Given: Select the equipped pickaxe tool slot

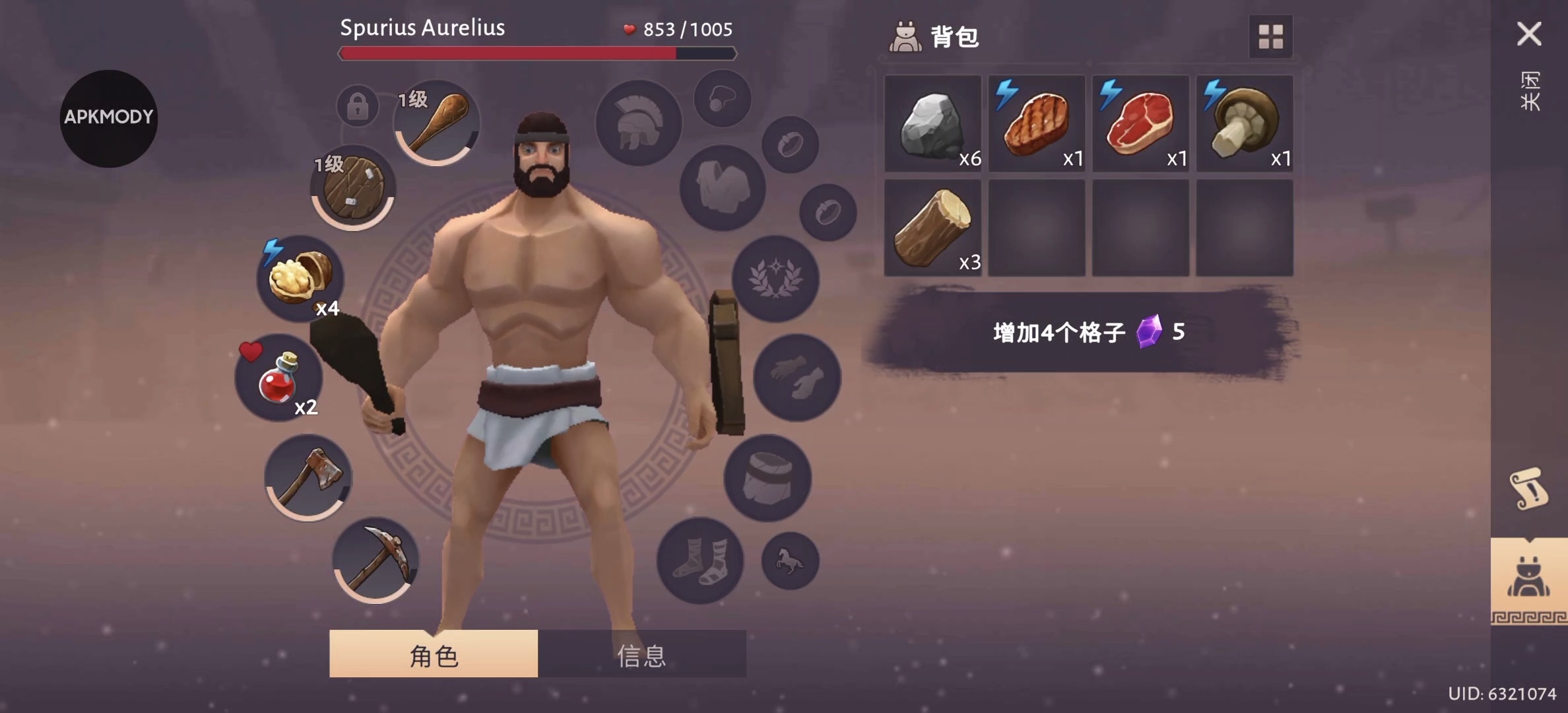Looking at the screenshot, I should coord(376,560).
